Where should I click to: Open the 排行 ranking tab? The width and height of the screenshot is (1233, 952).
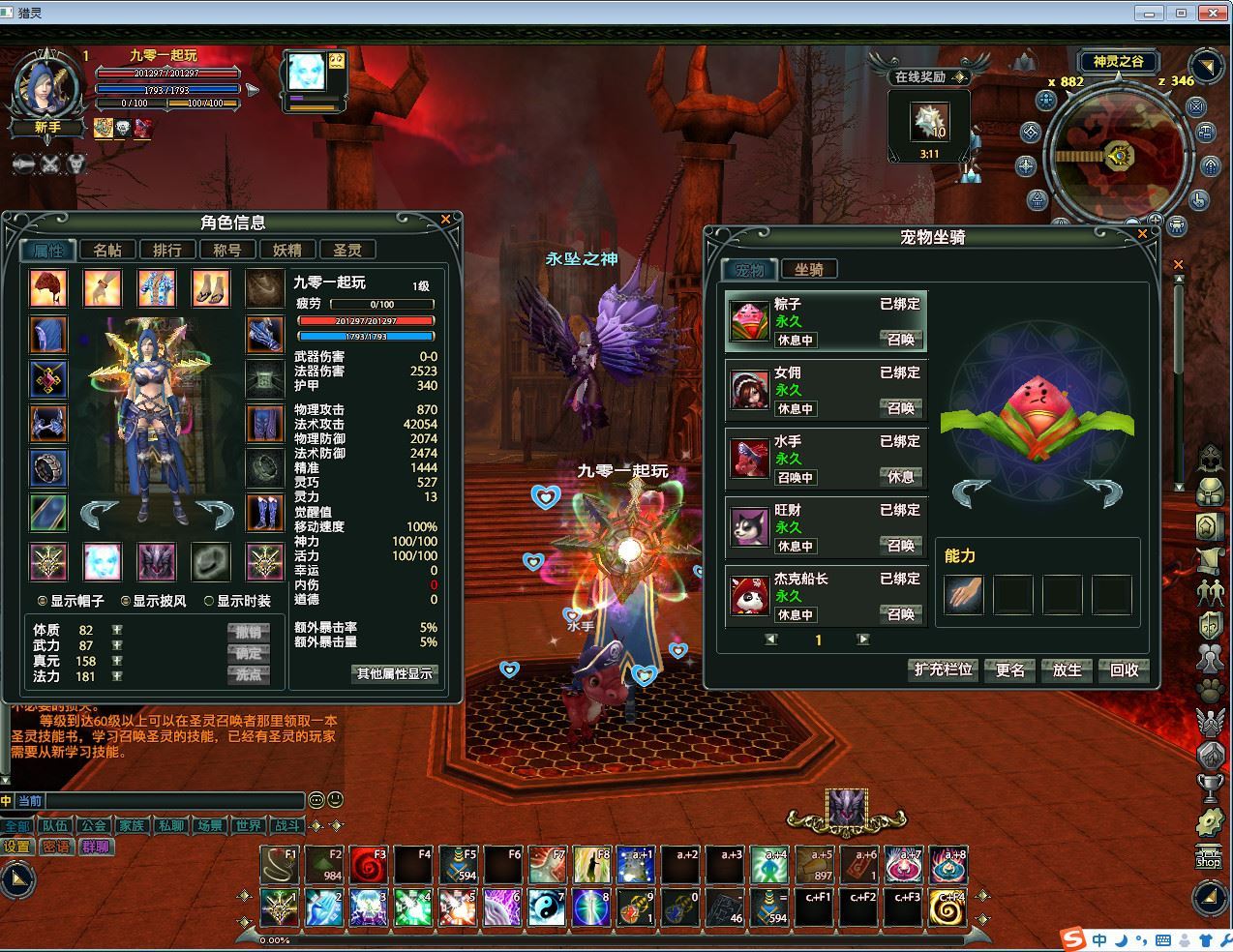[167, 250]
